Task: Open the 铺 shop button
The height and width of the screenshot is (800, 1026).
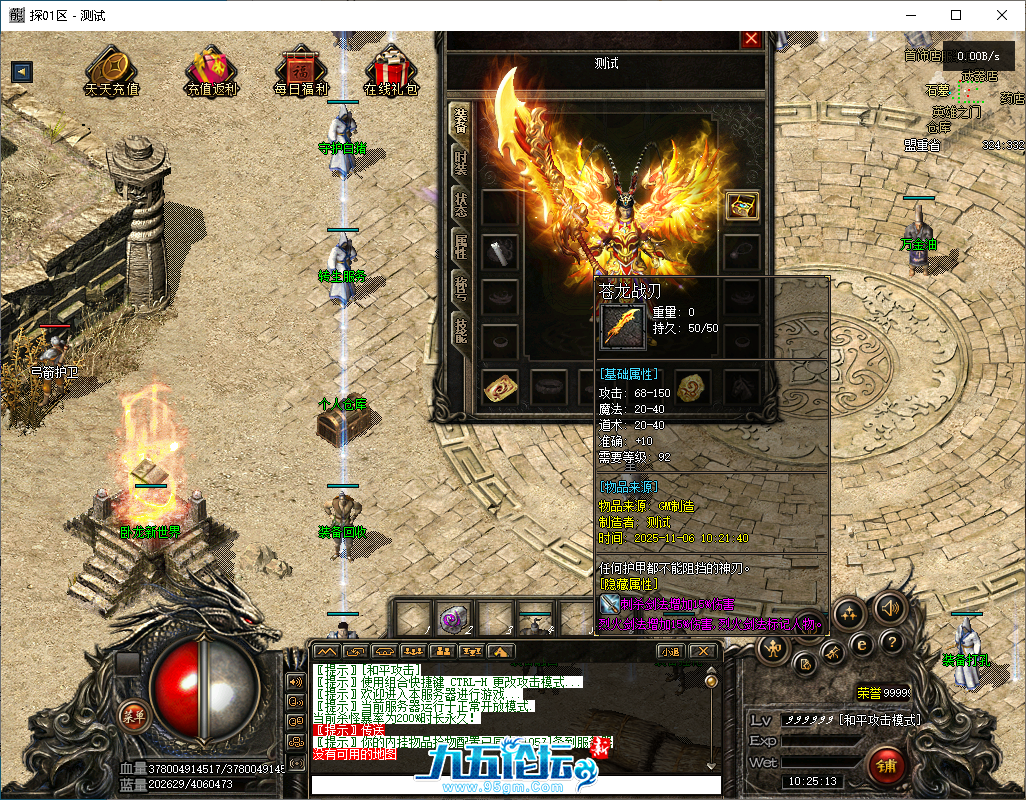Action: coord(886,766)
